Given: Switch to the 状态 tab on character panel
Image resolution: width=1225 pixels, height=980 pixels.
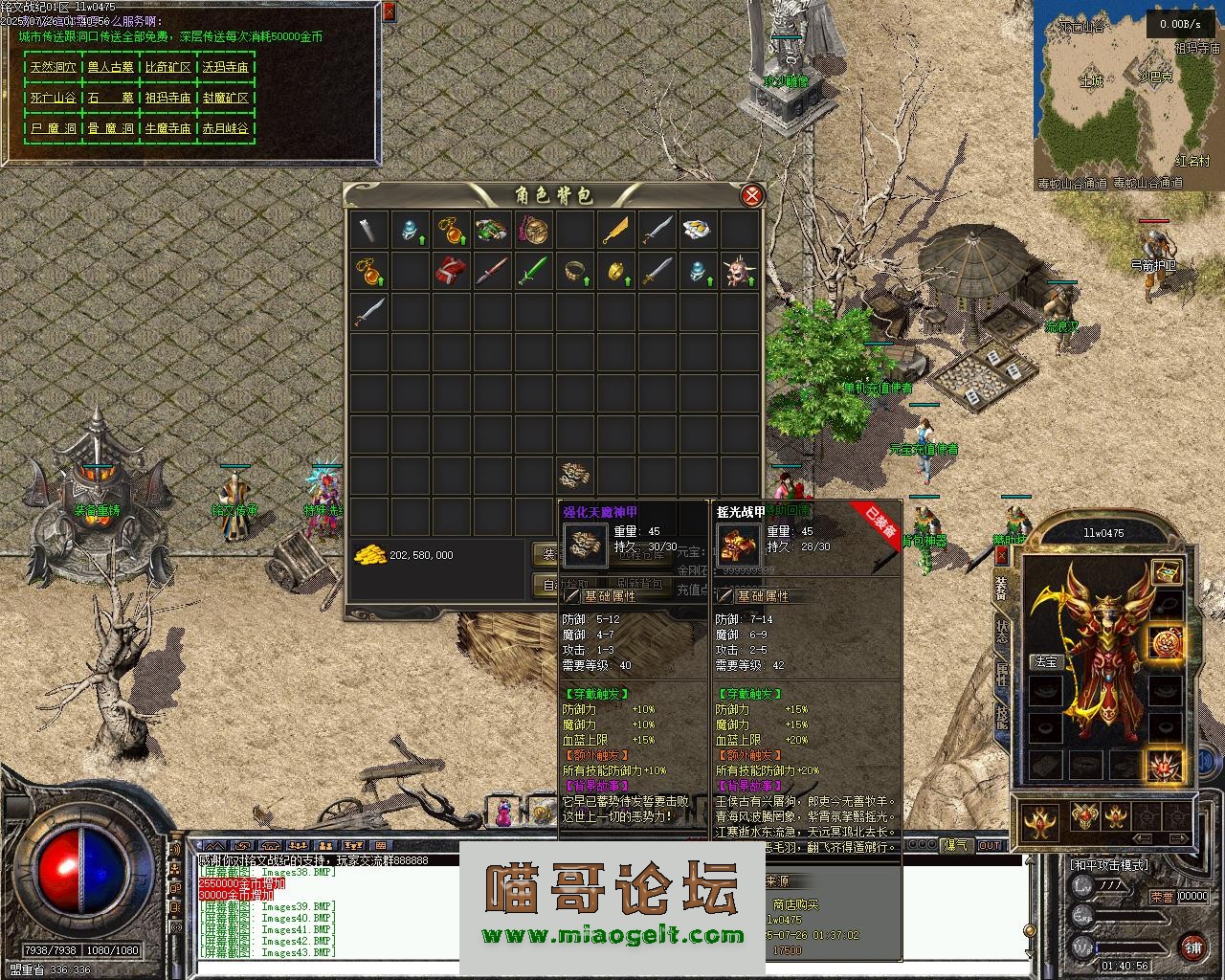Looking at the screenshot, I should click(1001, 633).
